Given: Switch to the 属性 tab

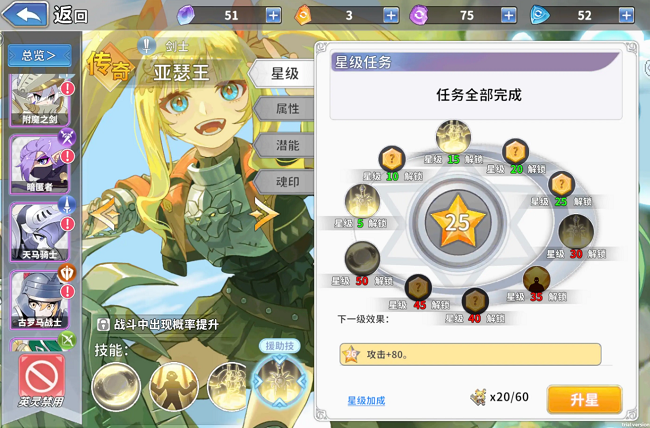Looking at the screenshot, I should (287, 108).
